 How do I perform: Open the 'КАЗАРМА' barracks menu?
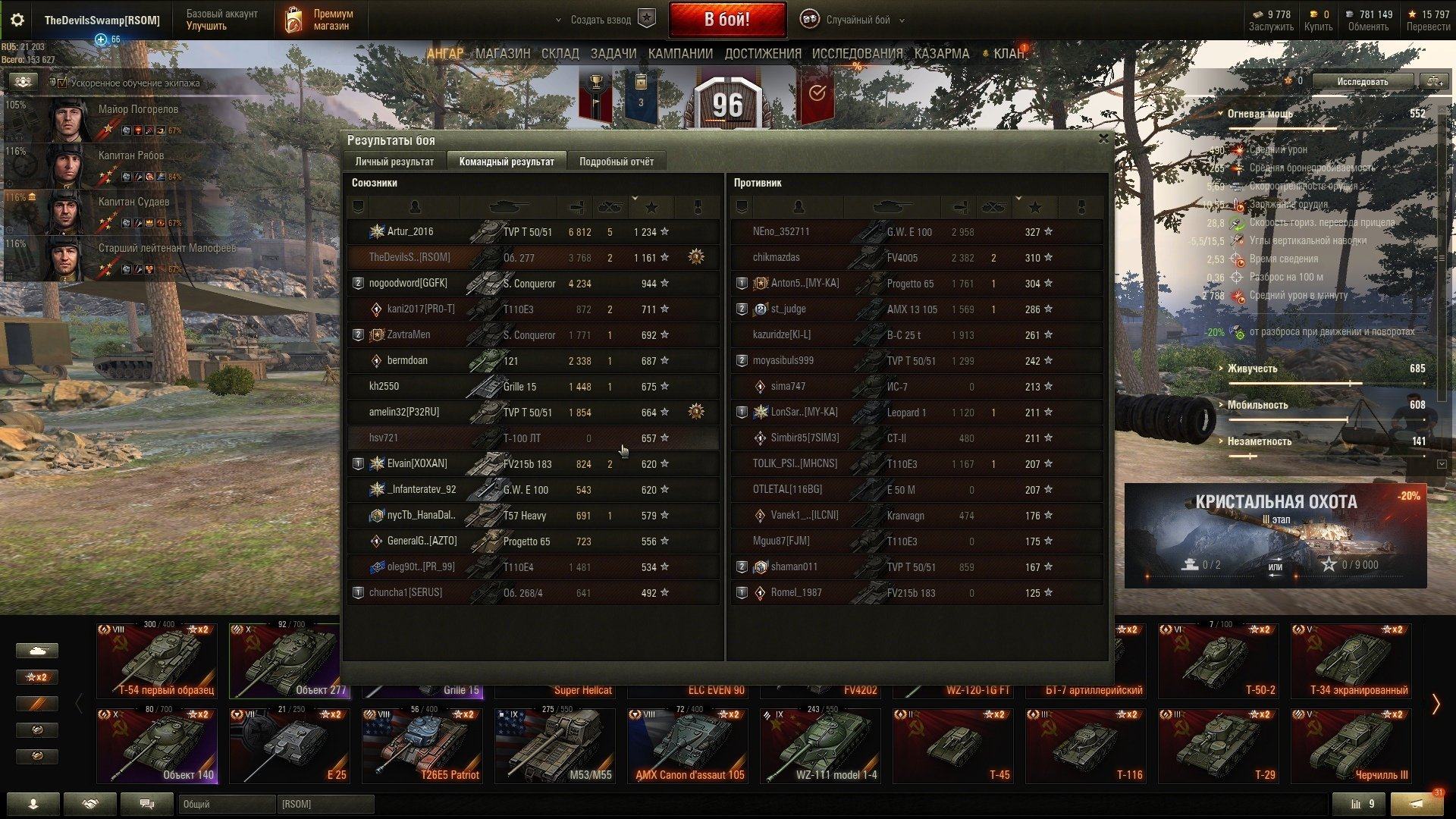[x=941, y=54]
